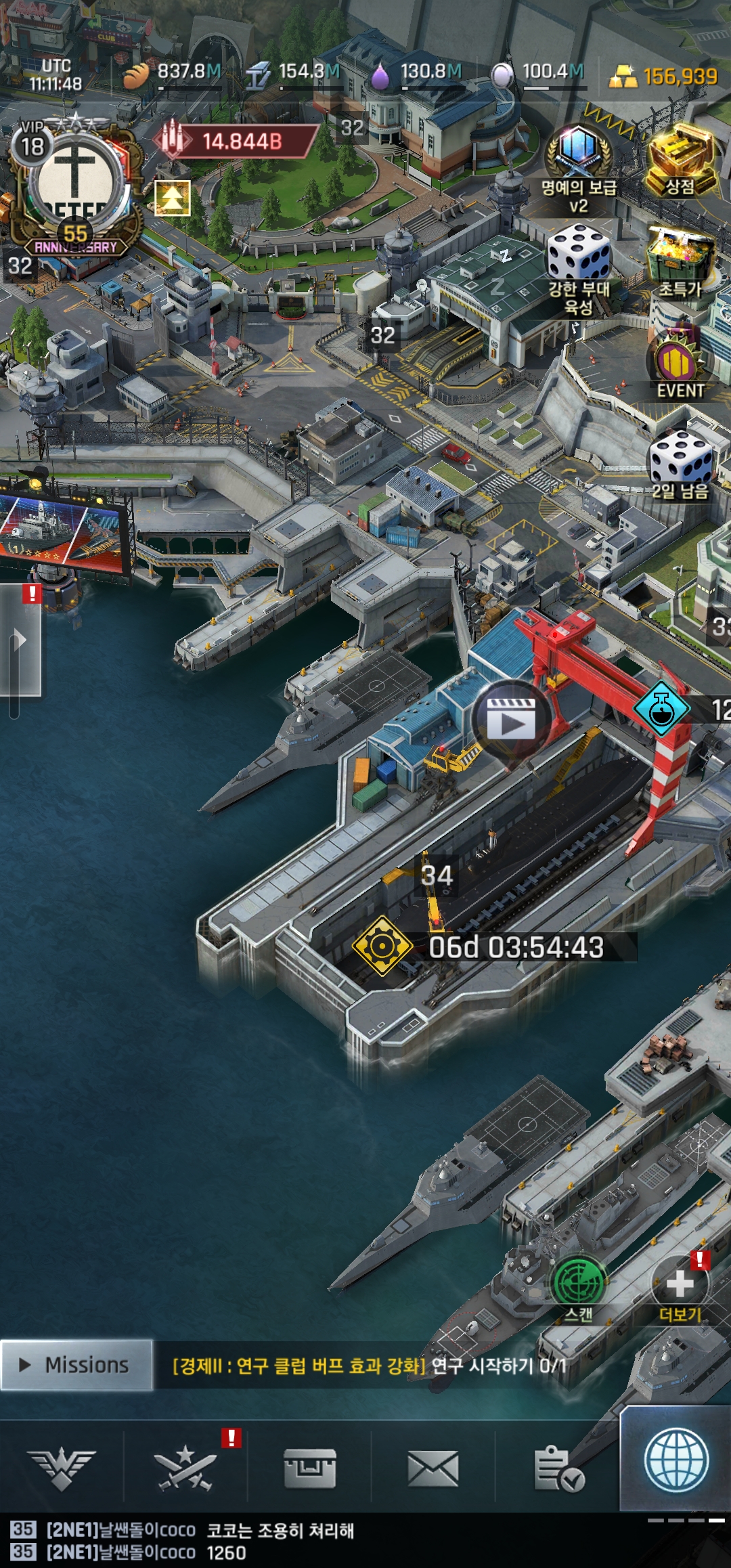Open the mail envelope in bottom bar
The image size is (731, 1568).
[433, 1469]
